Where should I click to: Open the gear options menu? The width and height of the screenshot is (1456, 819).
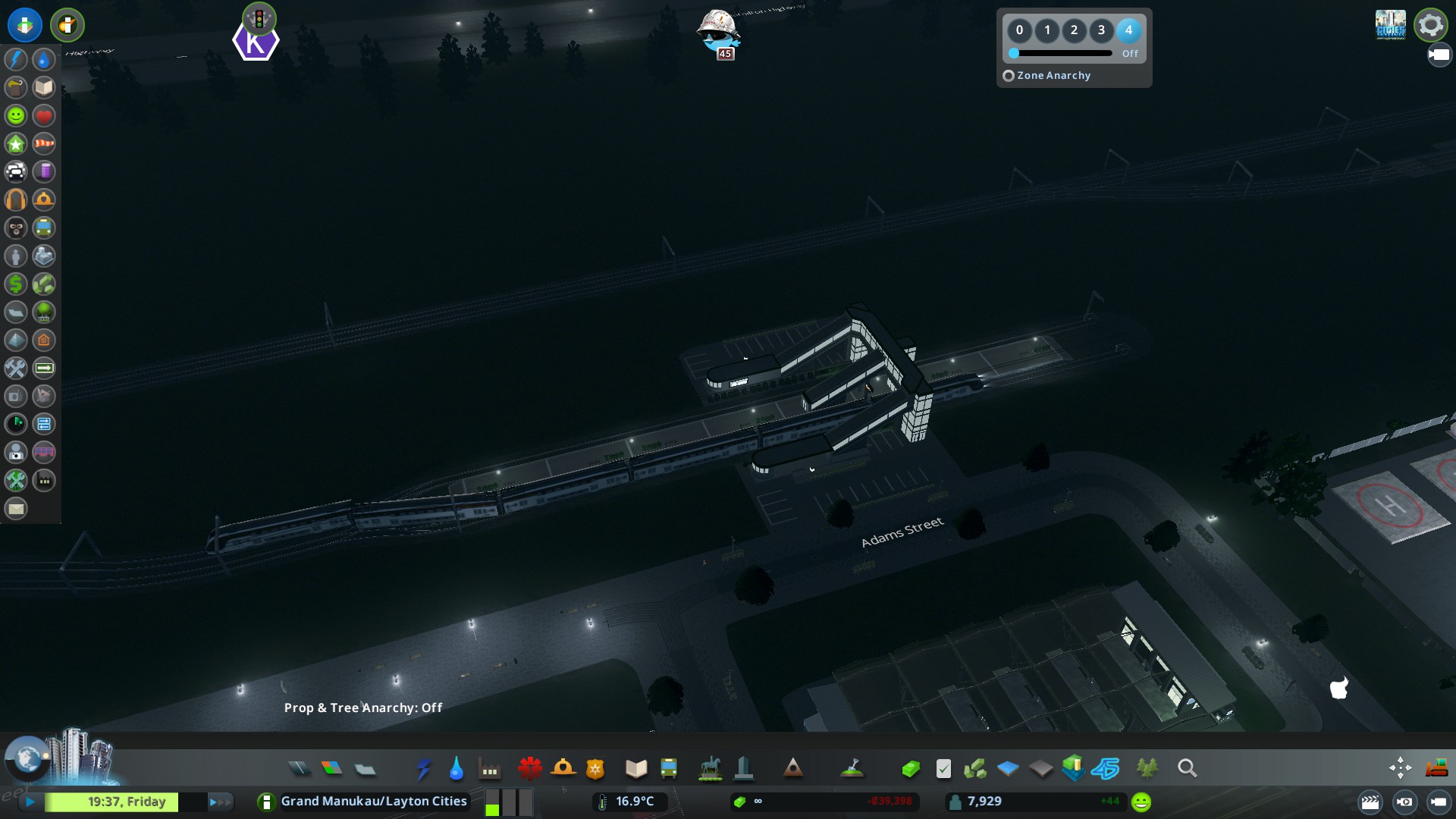pos(1430,25)
